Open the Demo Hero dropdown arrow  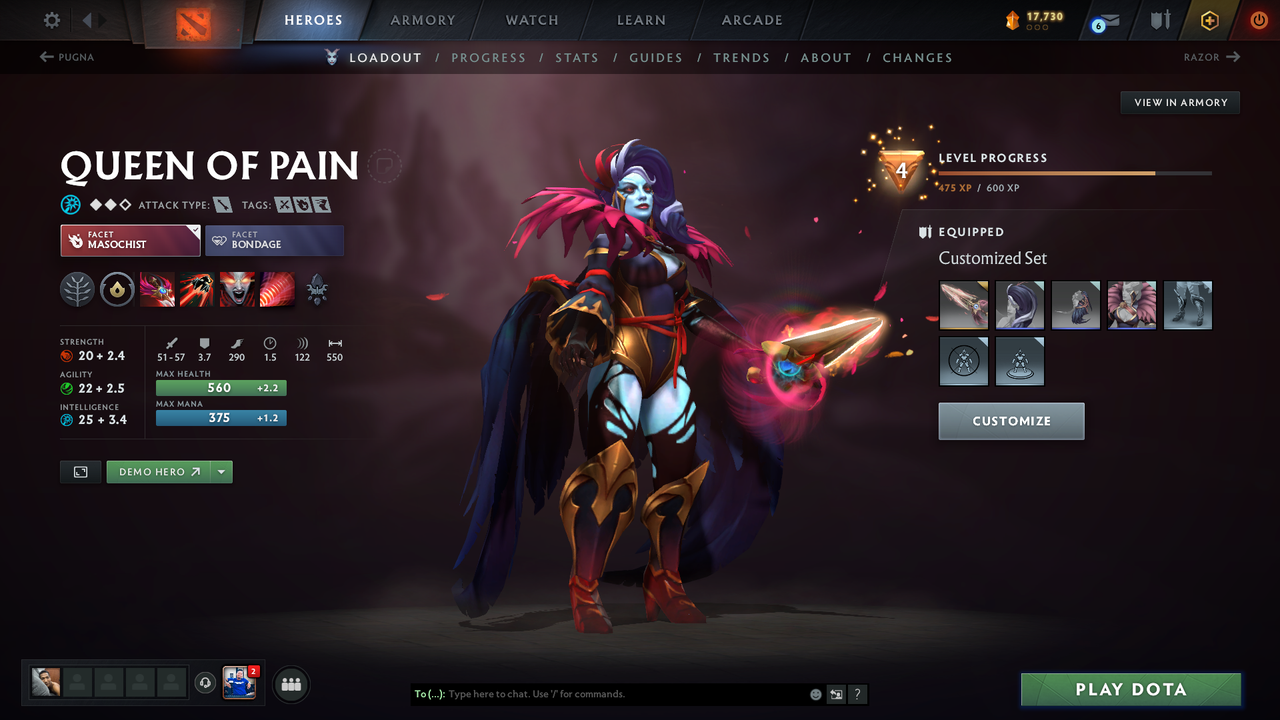coord(221,471)
